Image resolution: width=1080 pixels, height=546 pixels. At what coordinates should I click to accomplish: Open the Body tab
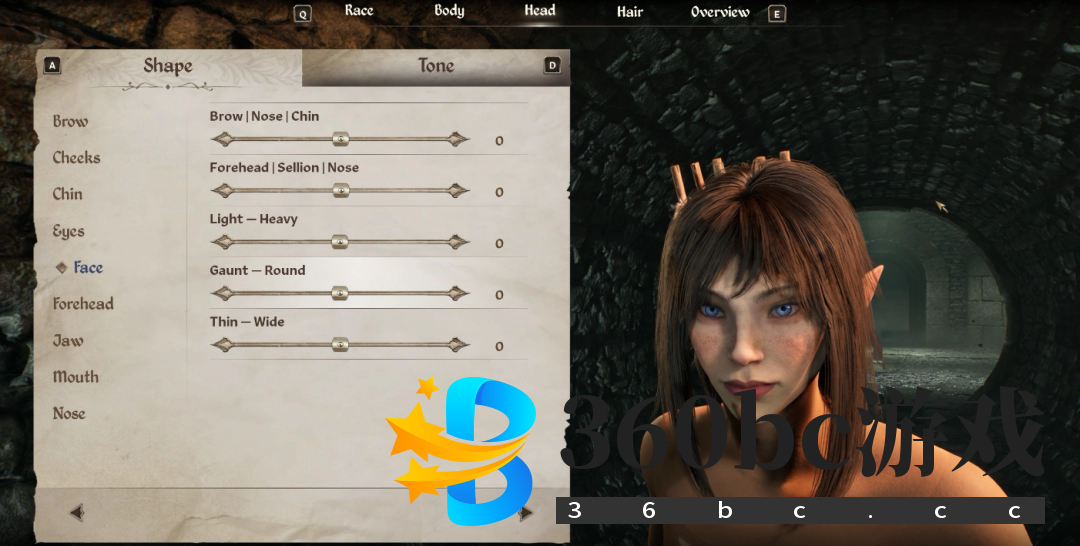point(449,11)
